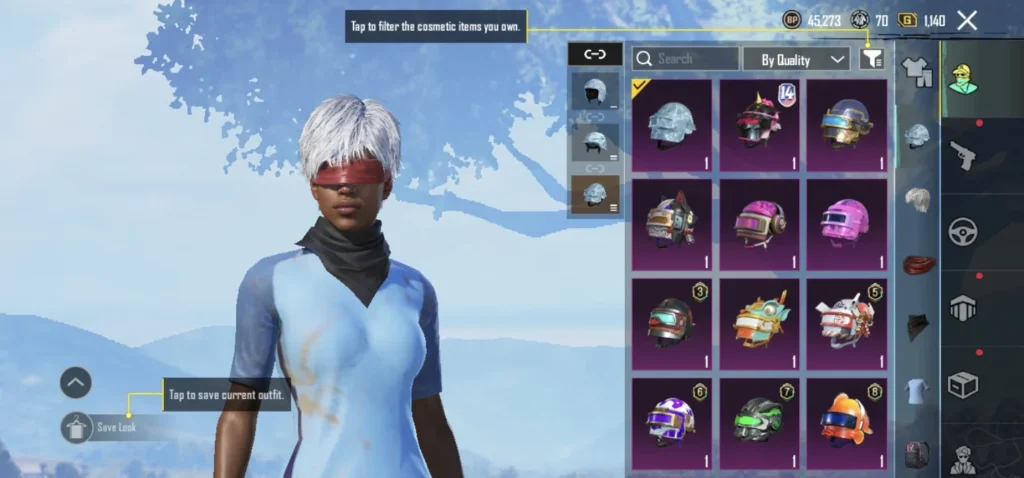Screen dimensions: 1024x478
Task: Pick the orange and teal dragon helmet
Action: 759,324
